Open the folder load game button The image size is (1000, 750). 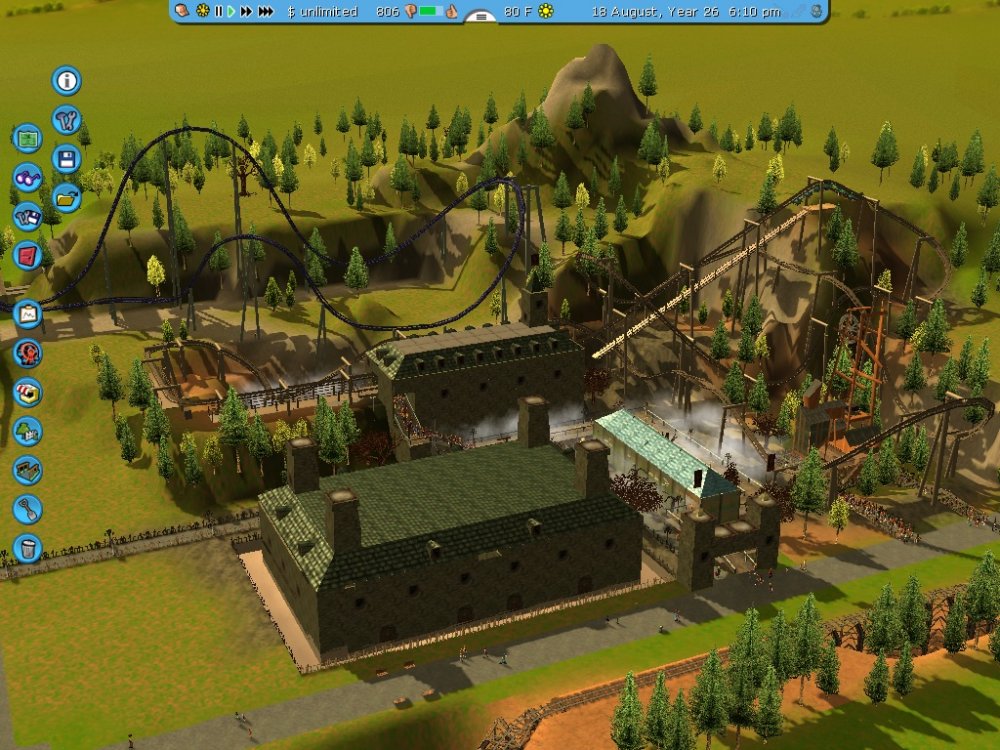pos(67,197)
